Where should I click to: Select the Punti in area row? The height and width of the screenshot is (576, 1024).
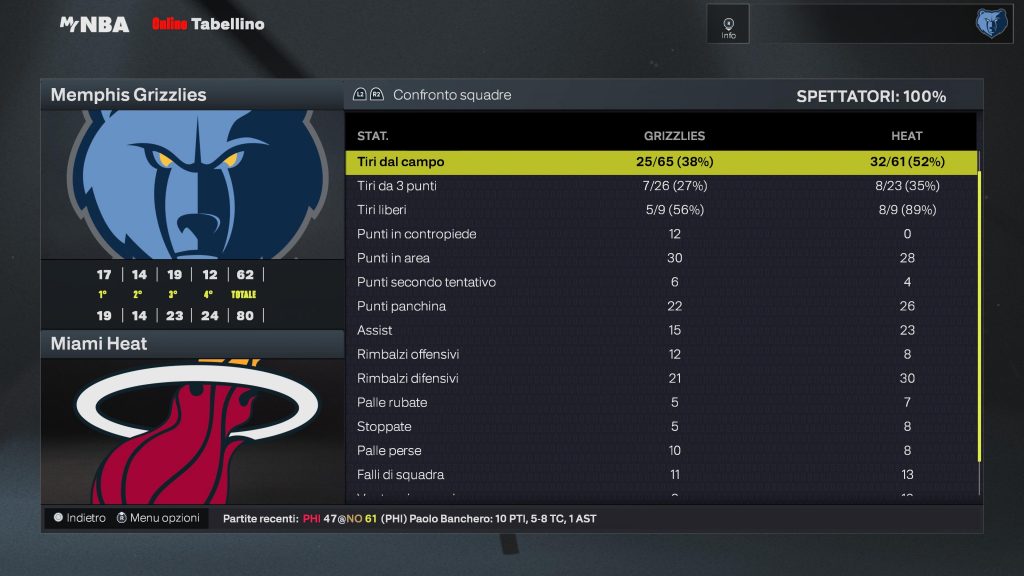pos(660,258)
